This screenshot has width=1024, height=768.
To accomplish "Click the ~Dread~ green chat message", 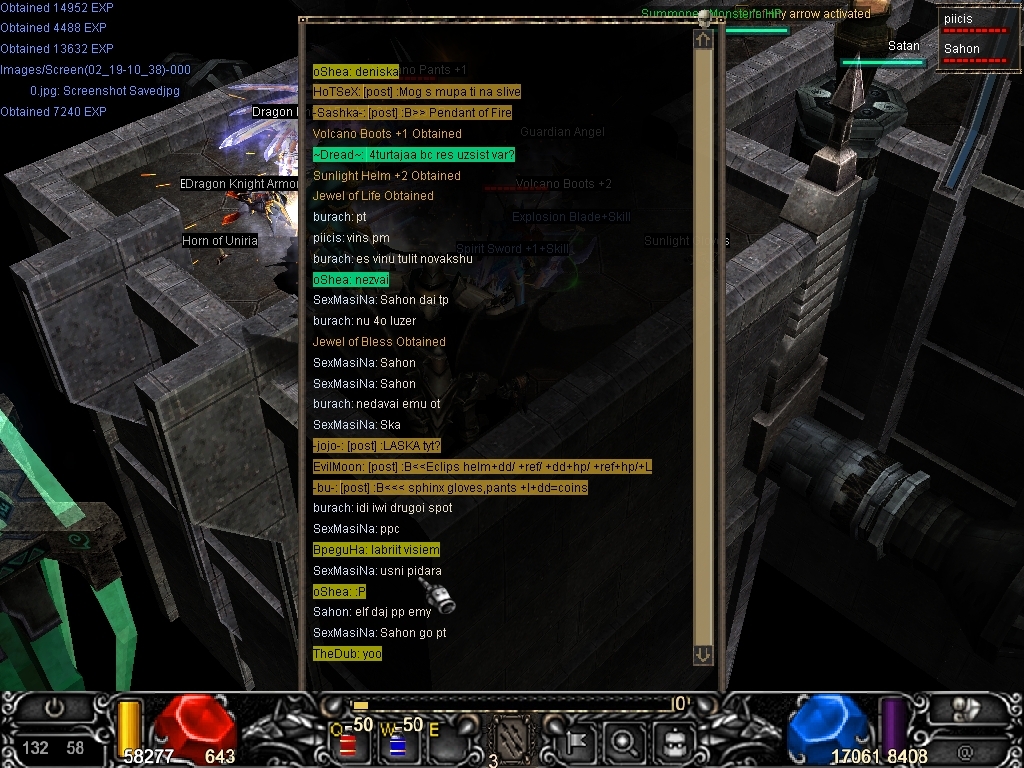I will click(x=413, y=155).
